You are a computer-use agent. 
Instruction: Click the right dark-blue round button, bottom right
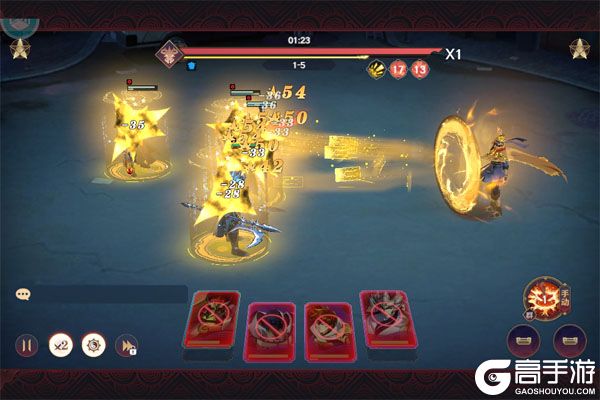point(570,343)
